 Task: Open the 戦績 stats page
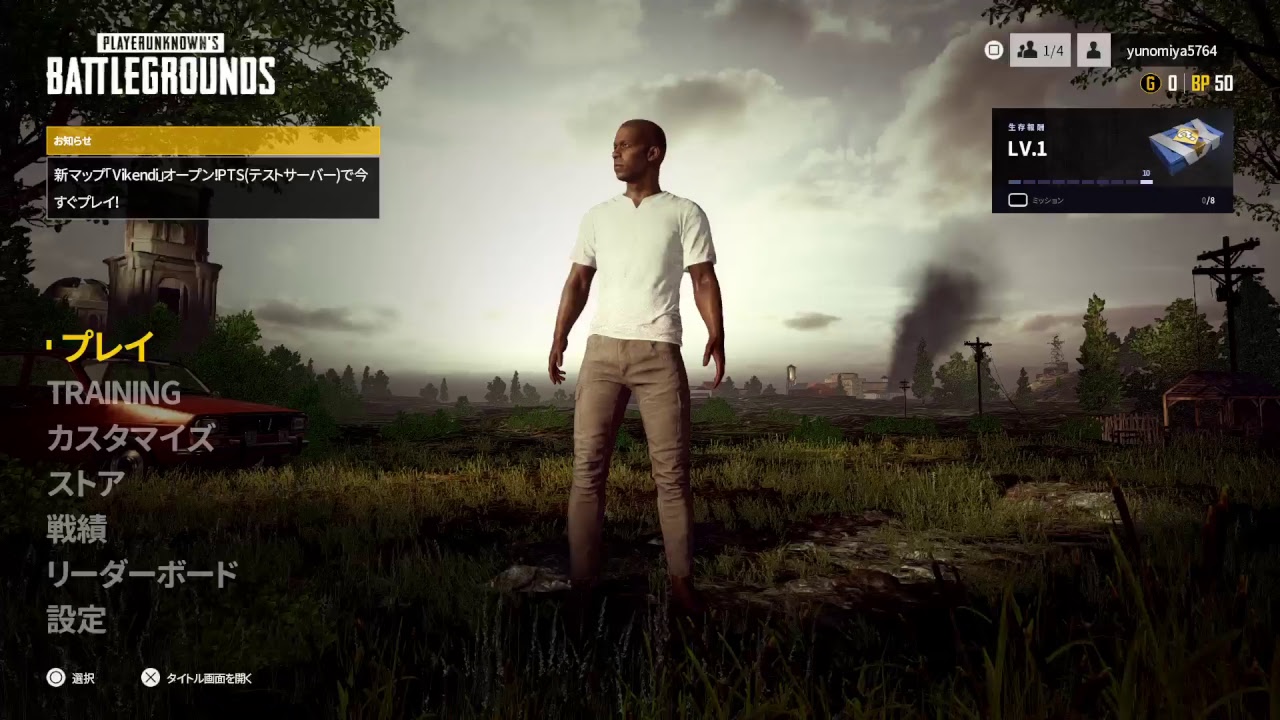coord(75,530)
